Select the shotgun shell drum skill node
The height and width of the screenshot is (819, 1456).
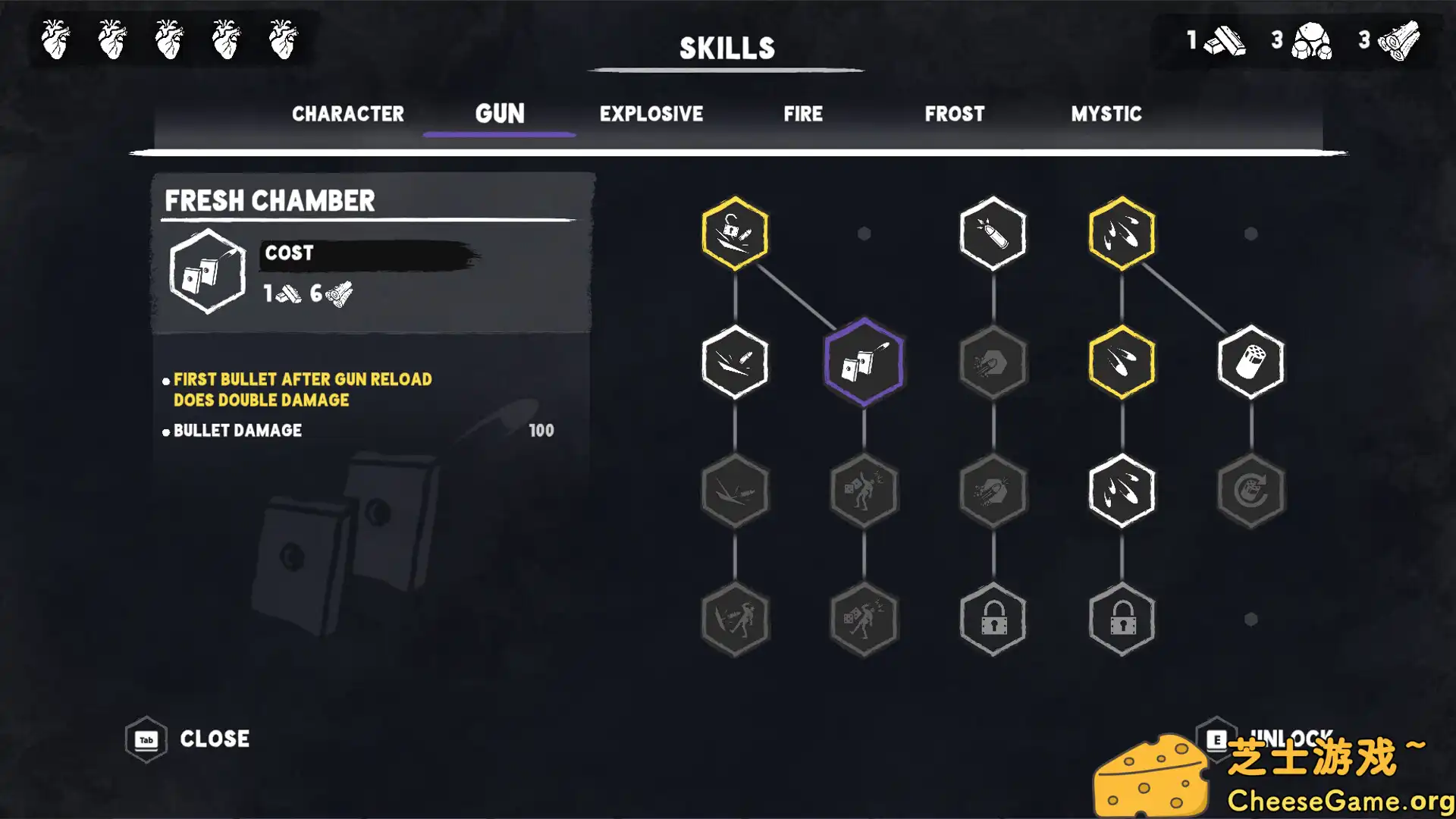coord(1251,362)
